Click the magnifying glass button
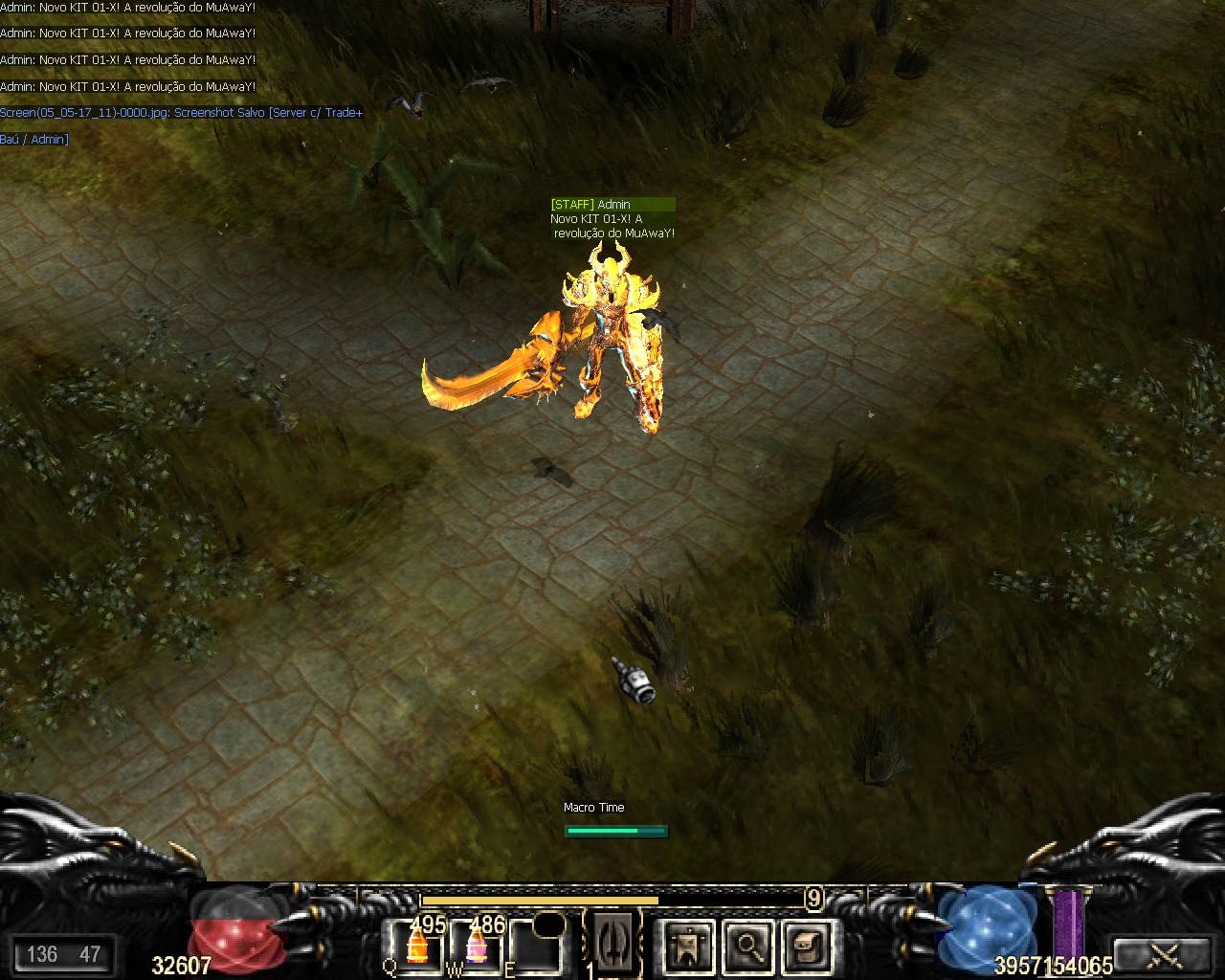Screen dimensions: 1225x980 pyautogui.click(x=747, y=947)
